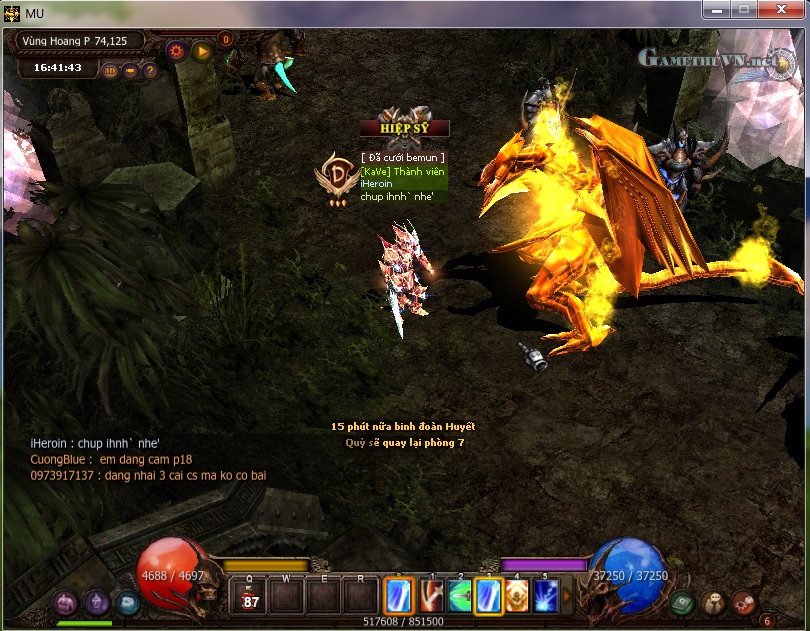Screen dimensions: 810x631
Task: Click the purple helmet icon at bottom left
Action: click(97, 602)
